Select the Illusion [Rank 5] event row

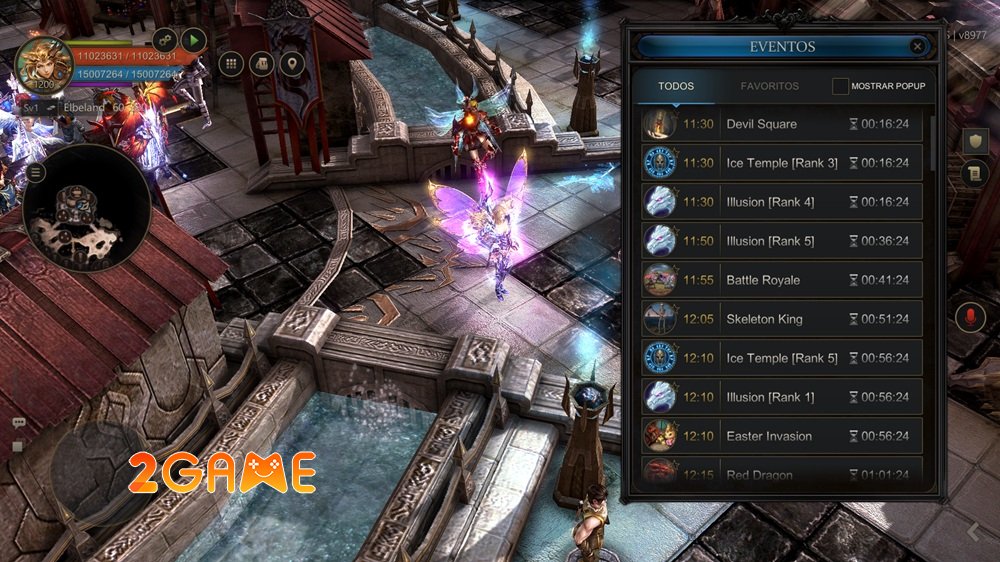click(x=781, y=241)
